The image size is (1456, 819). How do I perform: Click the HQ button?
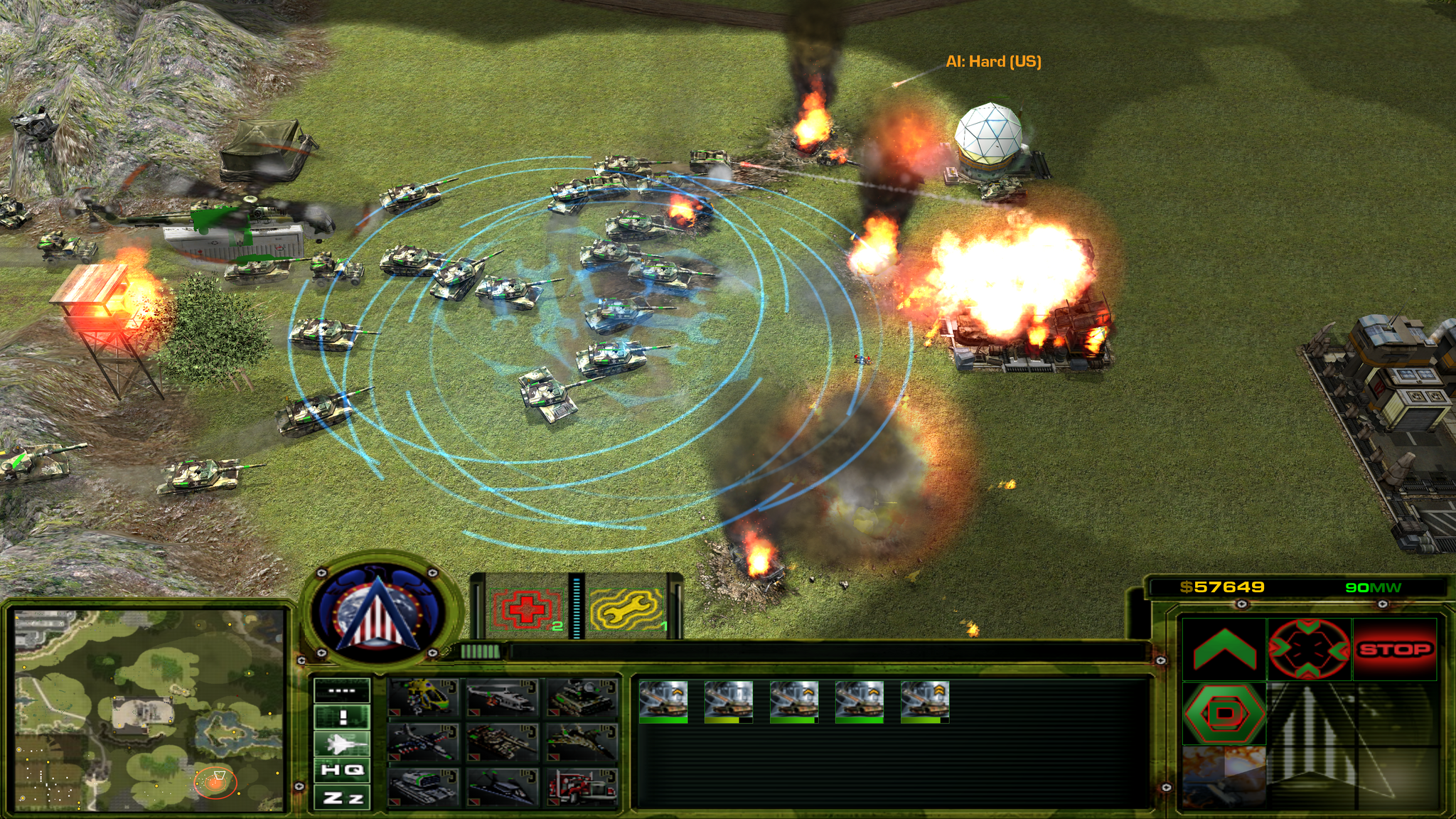click(x=342, y=770)
